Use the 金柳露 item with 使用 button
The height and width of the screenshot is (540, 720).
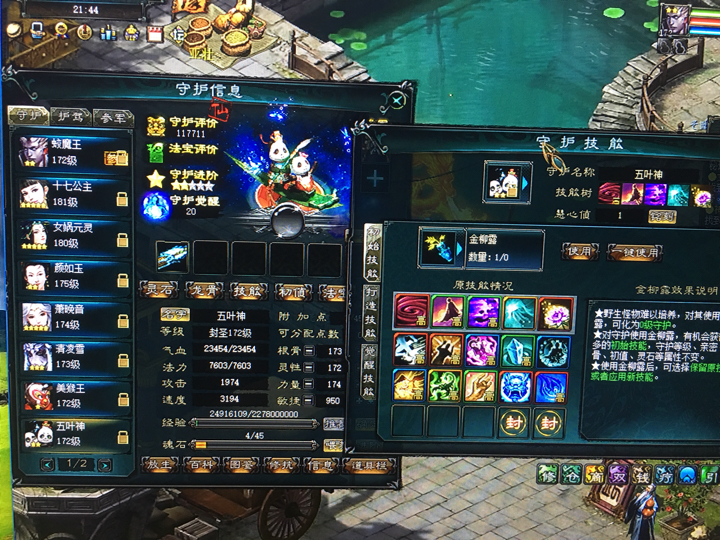tap(579, 251)
